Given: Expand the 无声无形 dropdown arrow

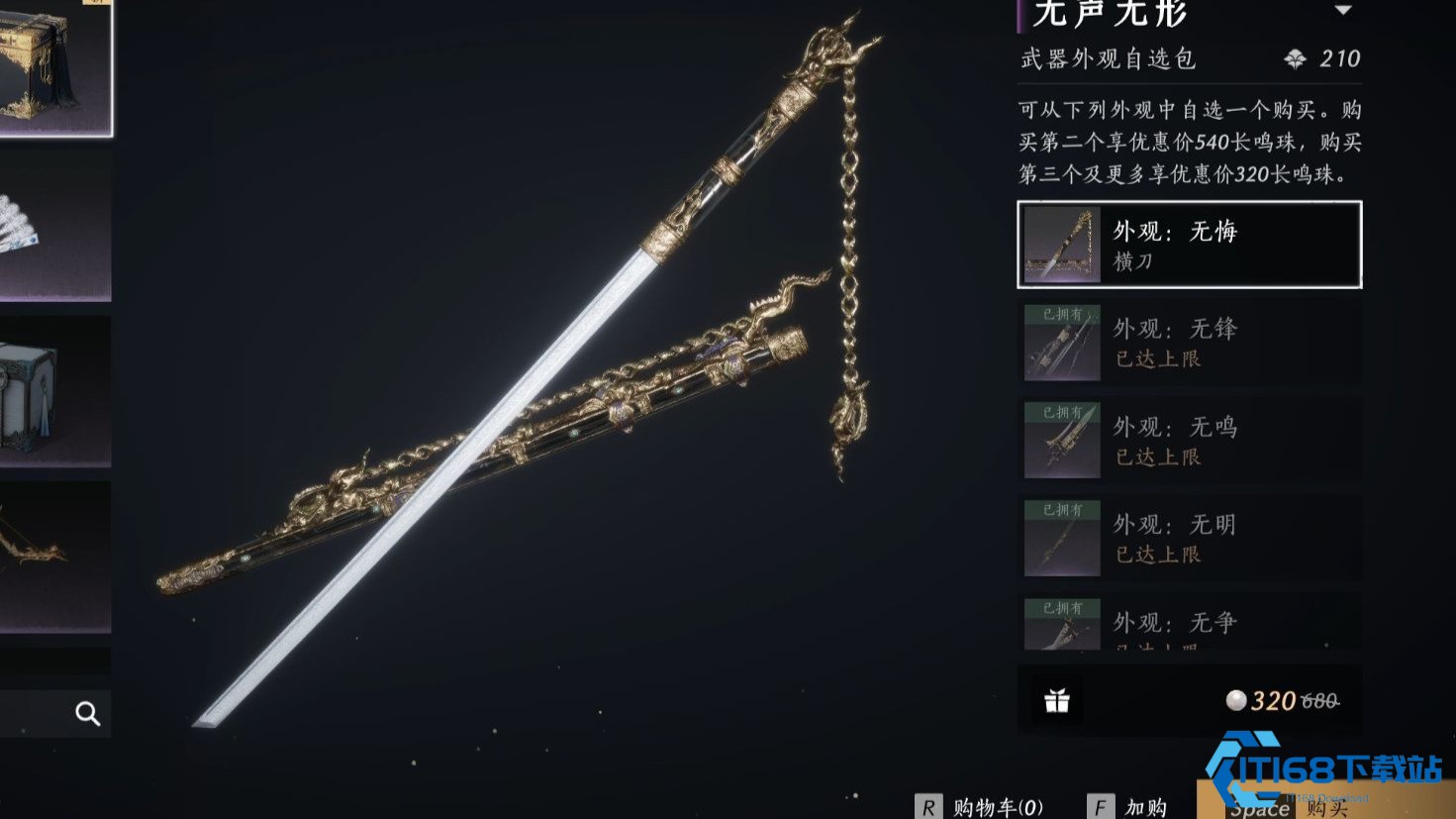Looking at the screenshot, I should tap(1343, 11).
